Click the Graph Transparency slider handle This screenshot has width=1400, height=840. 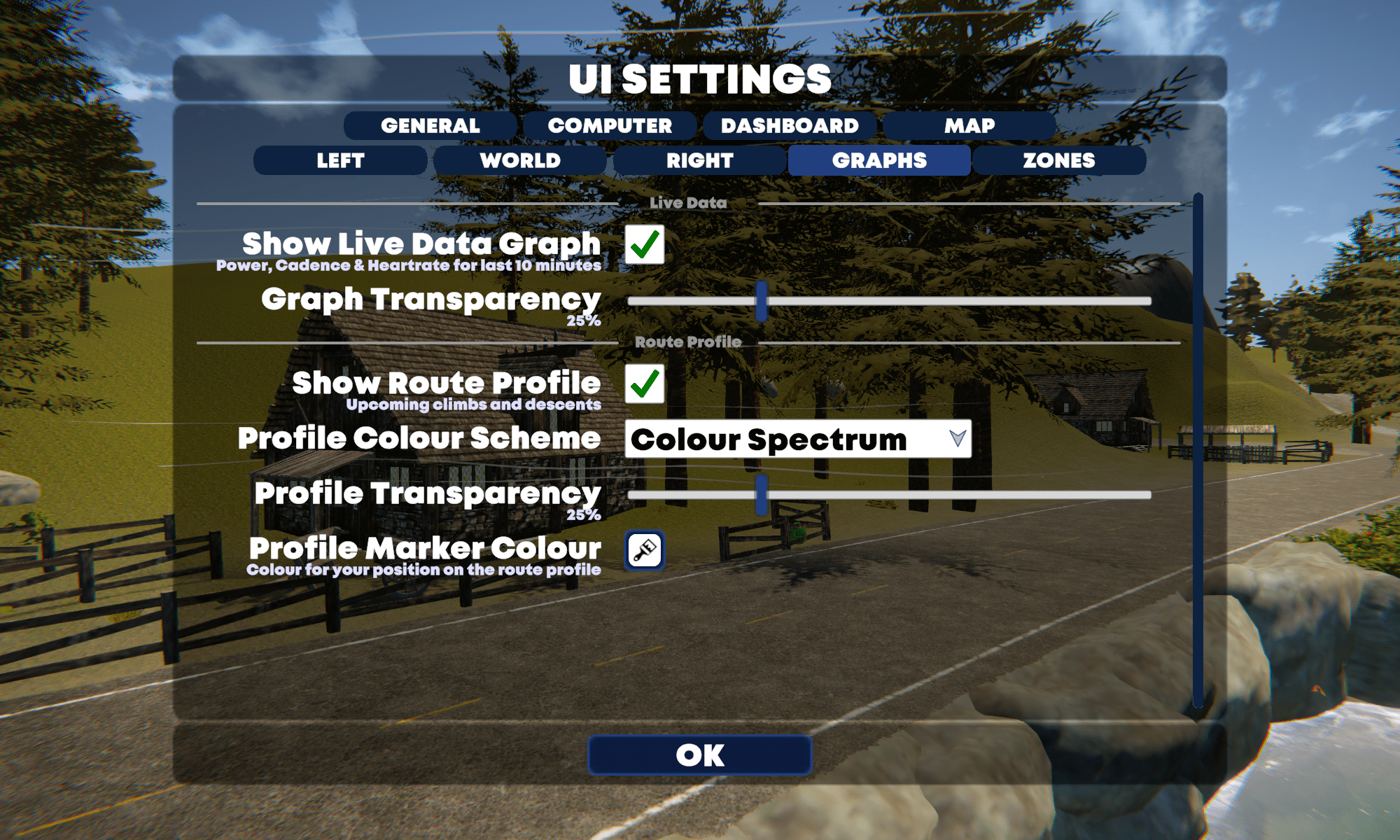(x=762, y=301)
